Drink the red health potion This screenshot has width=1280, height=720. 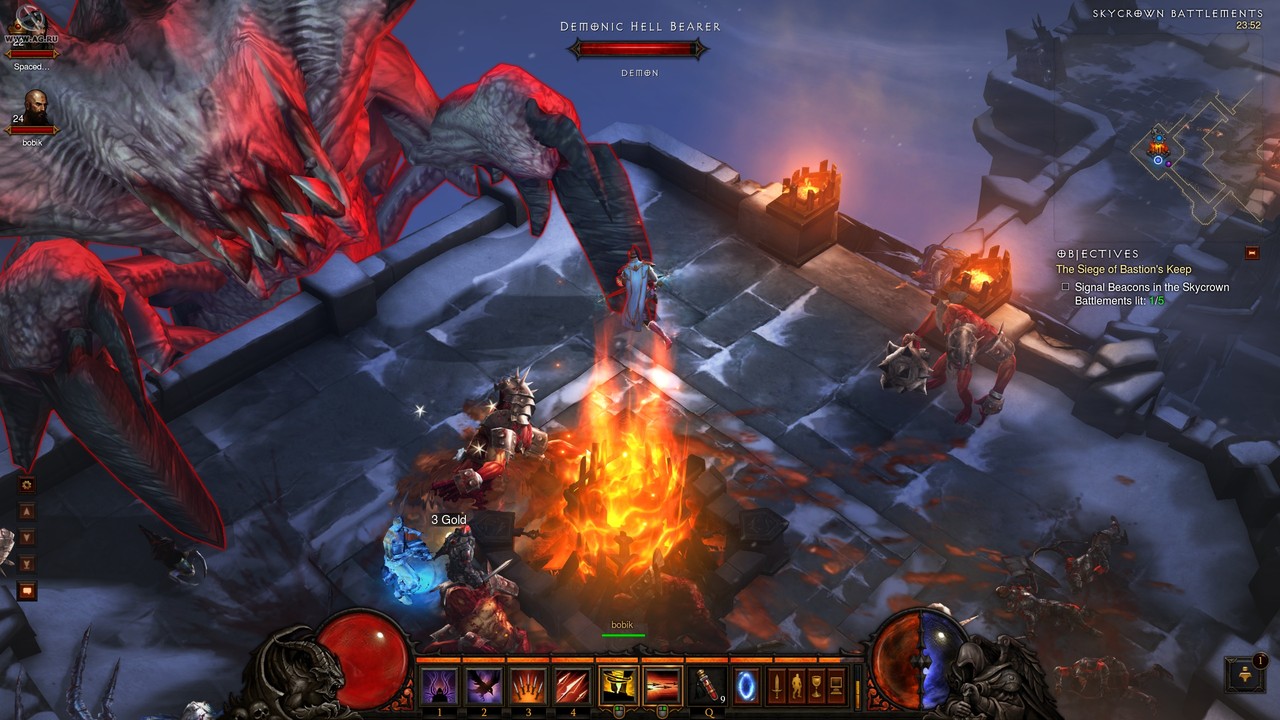[706, 687]
